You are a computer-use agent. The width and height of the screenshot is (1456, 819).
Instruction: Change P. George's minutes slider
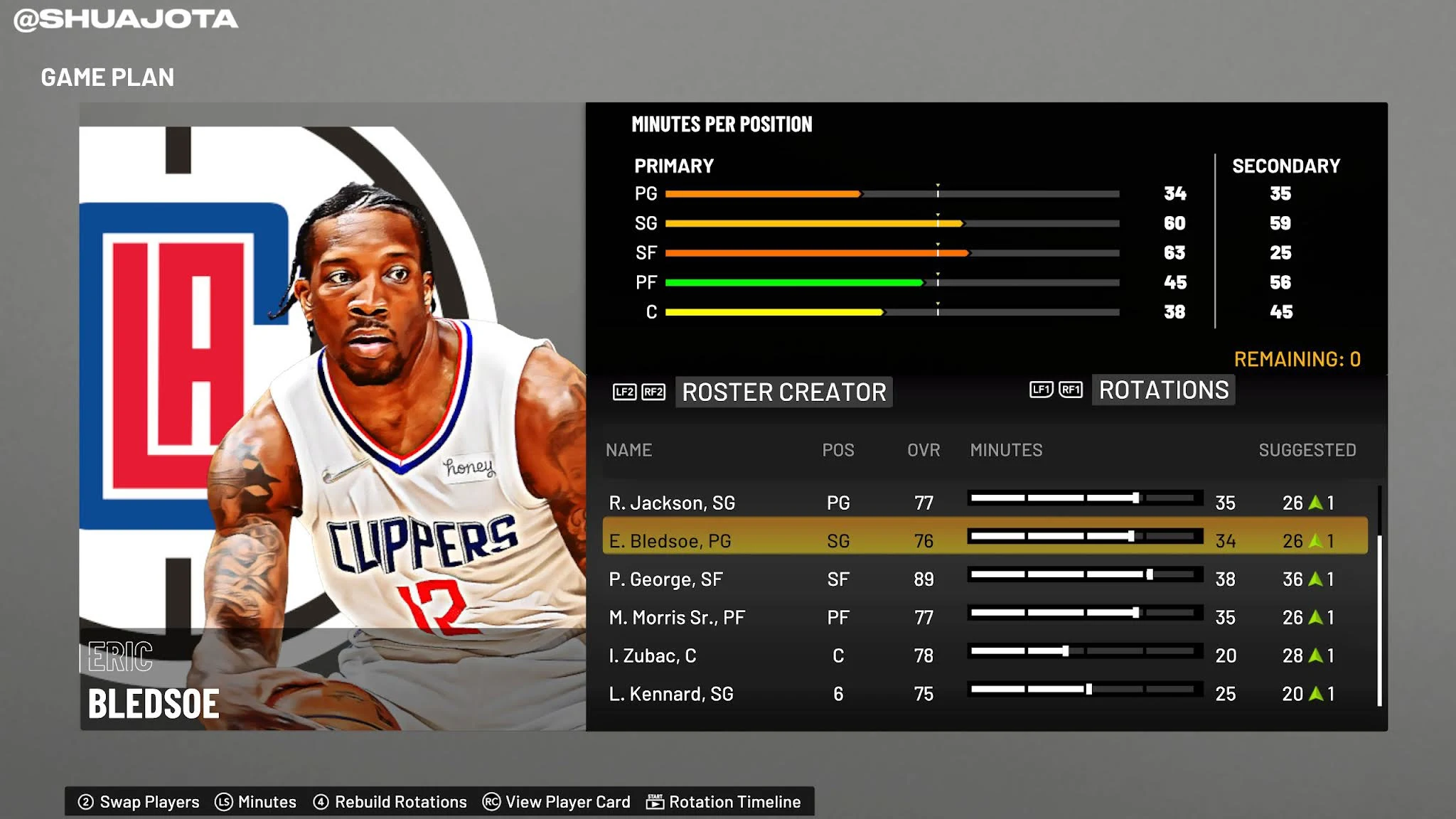tap(1149, 574)
